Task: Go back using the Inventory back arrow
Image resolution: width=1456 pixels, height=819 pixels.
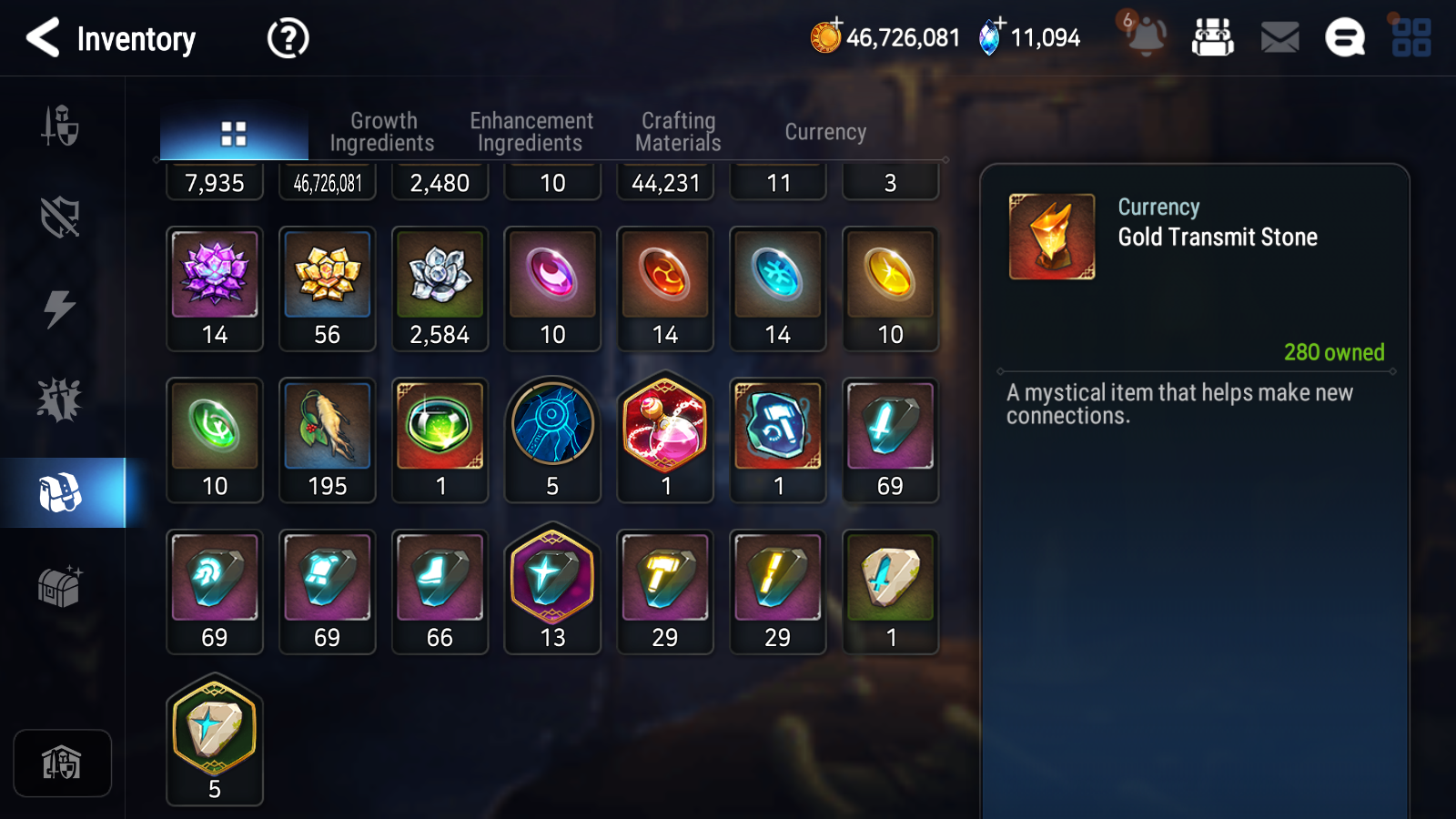Action: (42, 38)
